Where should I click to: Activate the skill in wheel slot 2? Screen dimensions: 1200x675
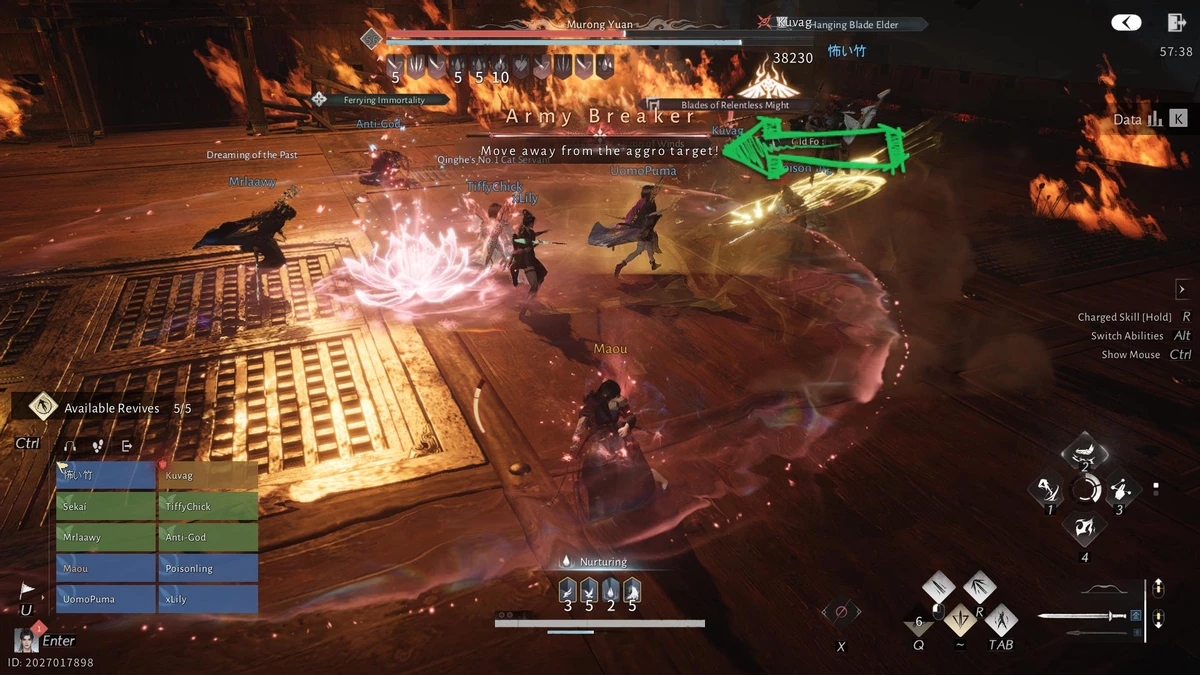1084,453
